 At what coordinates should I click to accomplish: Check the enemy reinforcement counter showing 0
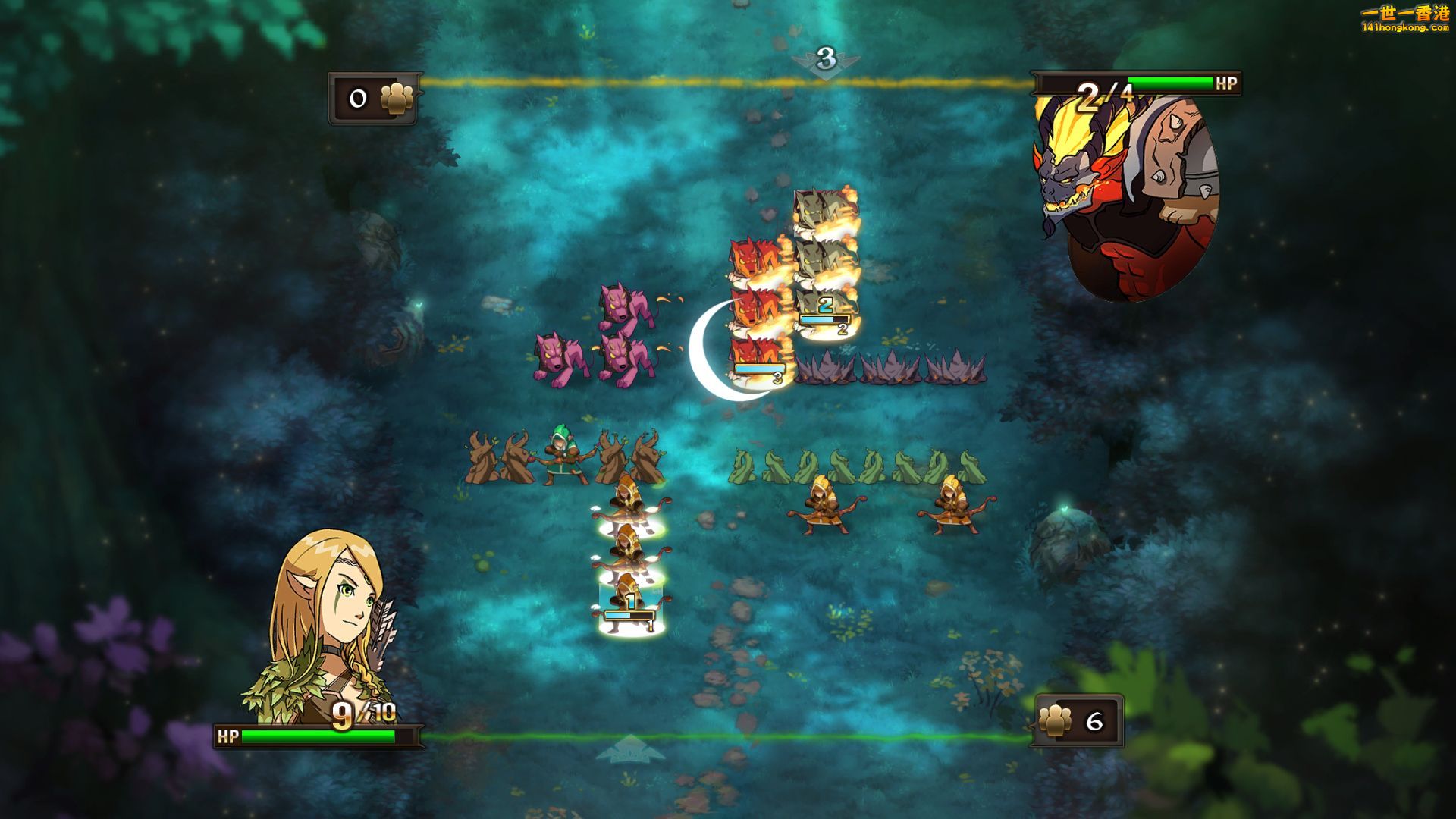(374, 99)
